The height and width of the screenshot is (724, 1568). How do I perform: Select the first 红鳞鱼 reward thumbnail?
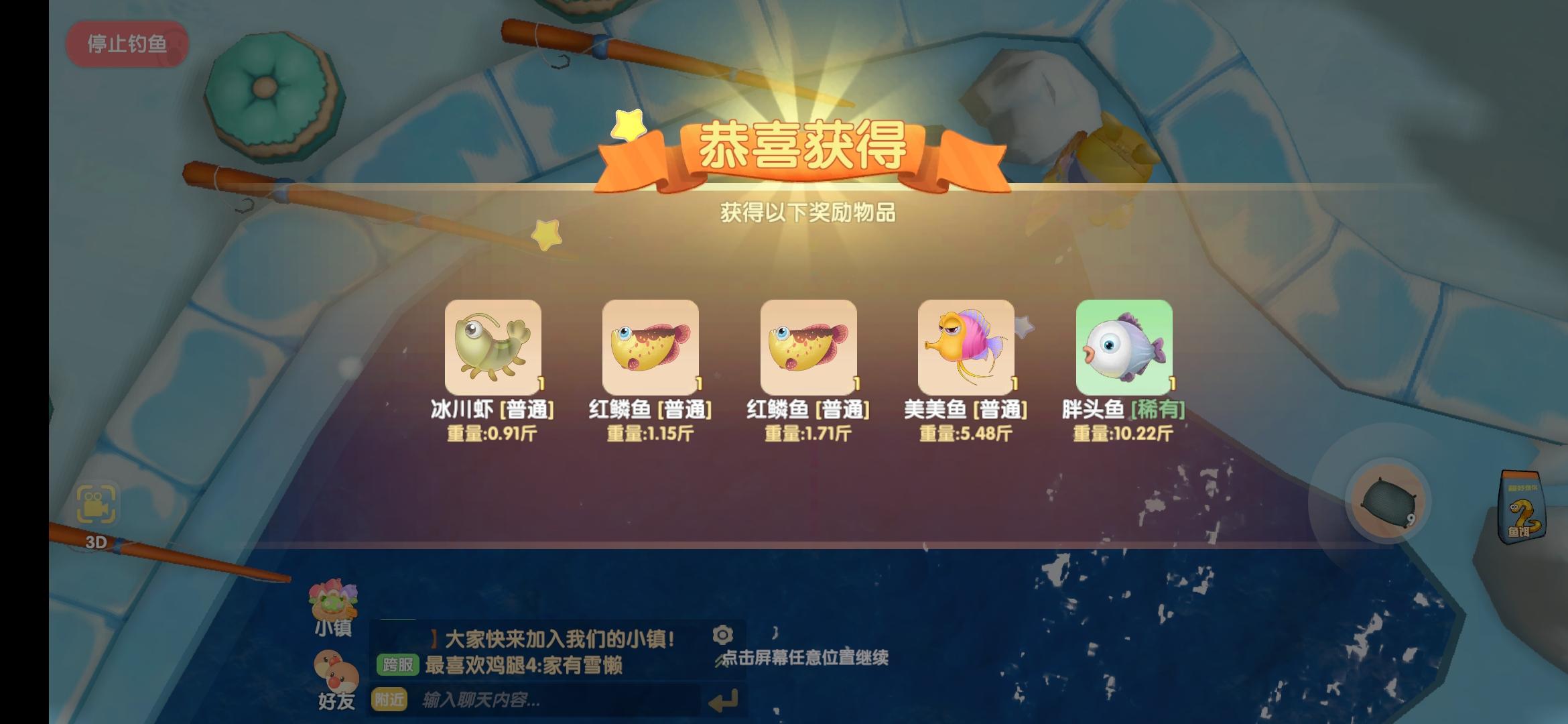650,349
